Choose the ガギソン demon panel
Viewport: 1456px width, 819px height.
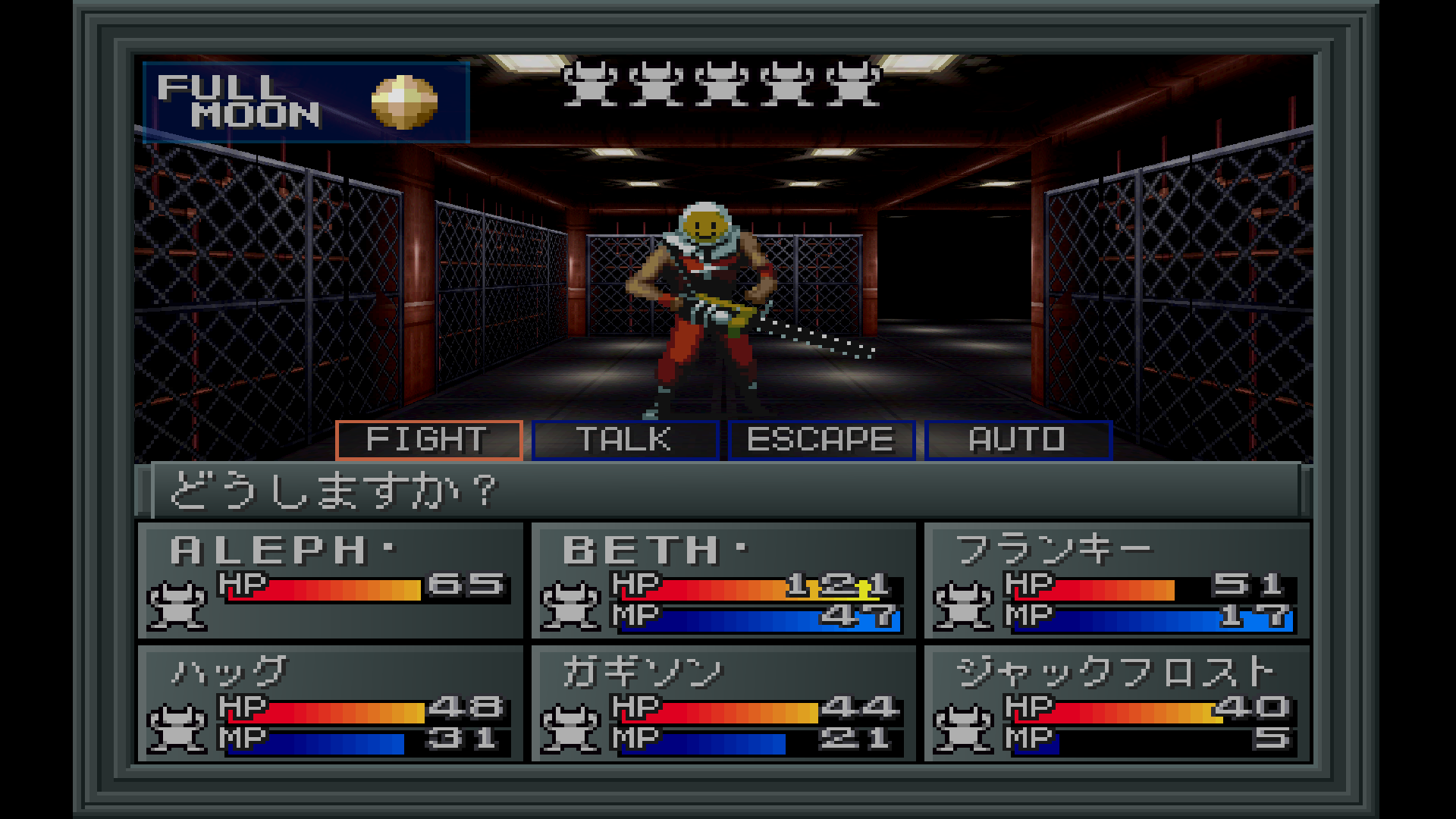723,703
